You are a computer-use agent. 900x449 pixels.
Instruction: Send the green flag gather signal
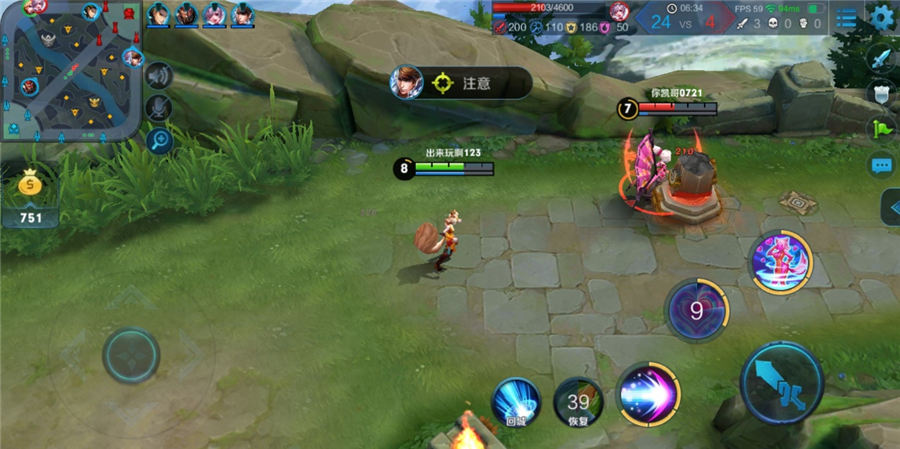pos(881,129)
